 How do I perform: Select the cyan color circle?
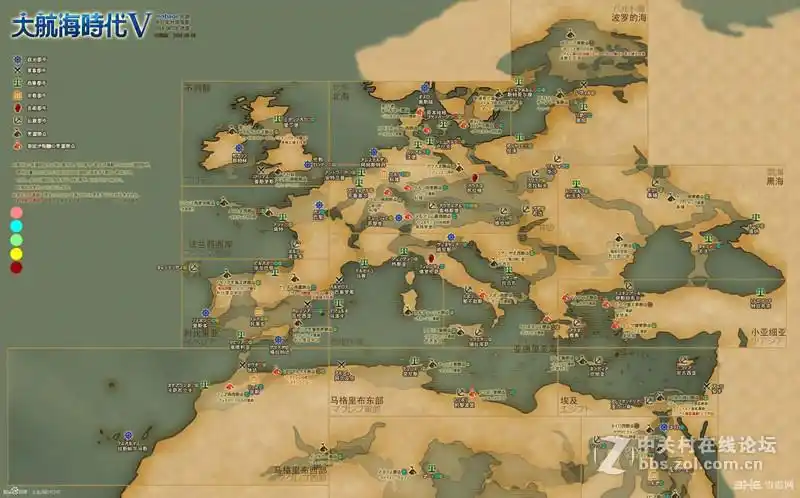tap(16, 226)
